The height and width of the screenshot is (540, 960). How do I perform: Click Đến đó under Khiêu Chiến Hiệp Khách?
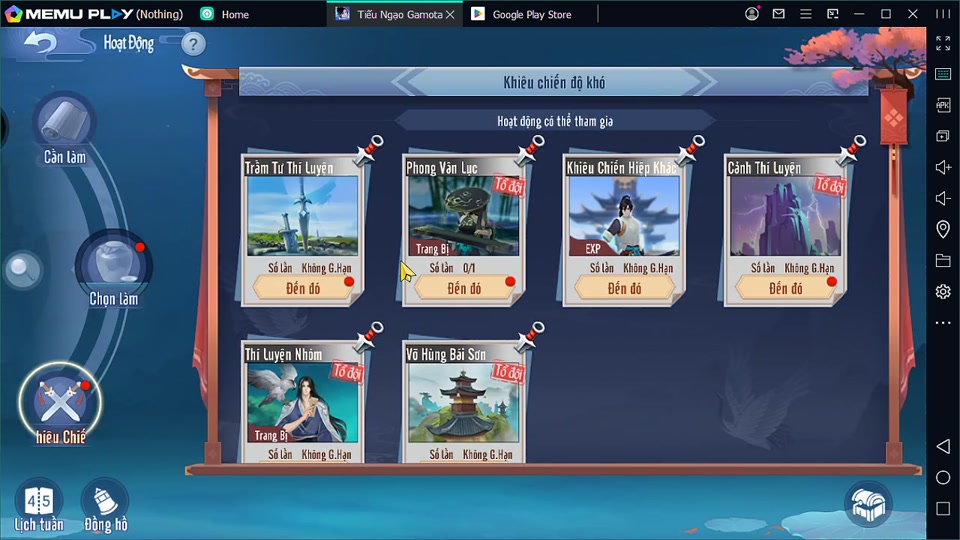624,288
